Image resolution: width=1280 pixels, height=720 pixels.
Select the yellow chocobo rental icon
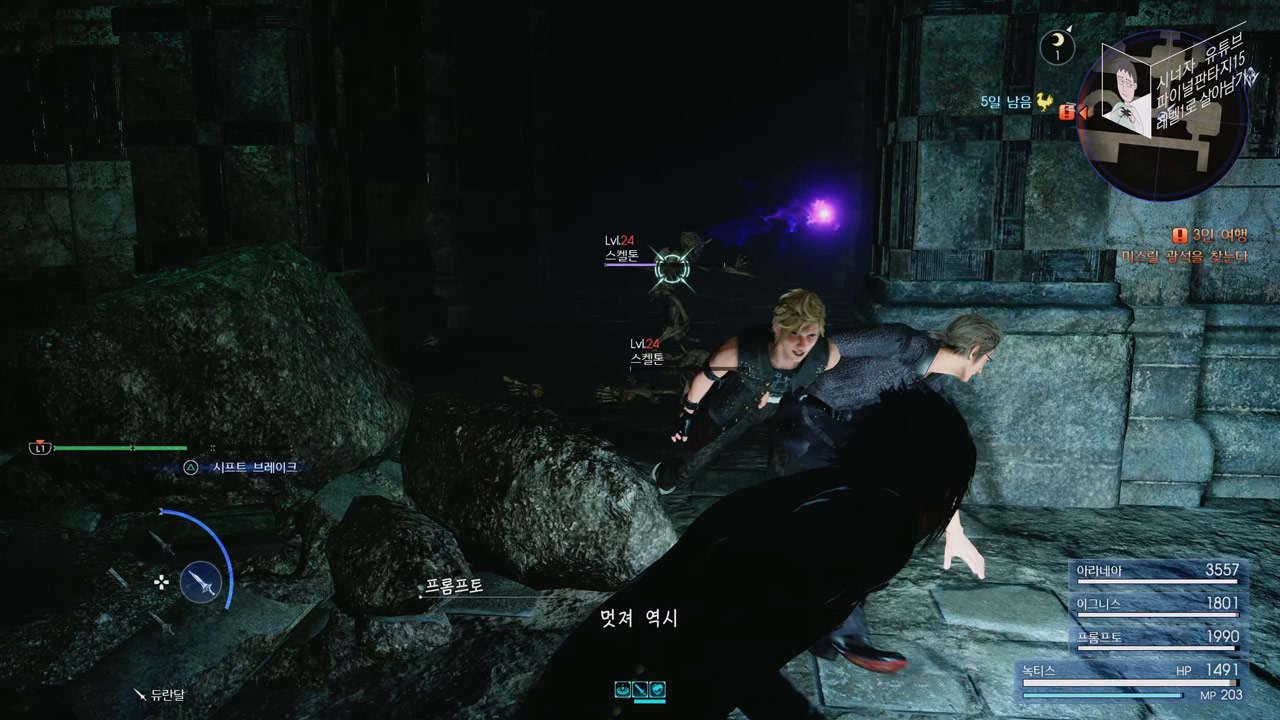click(x=1045, y=102)
